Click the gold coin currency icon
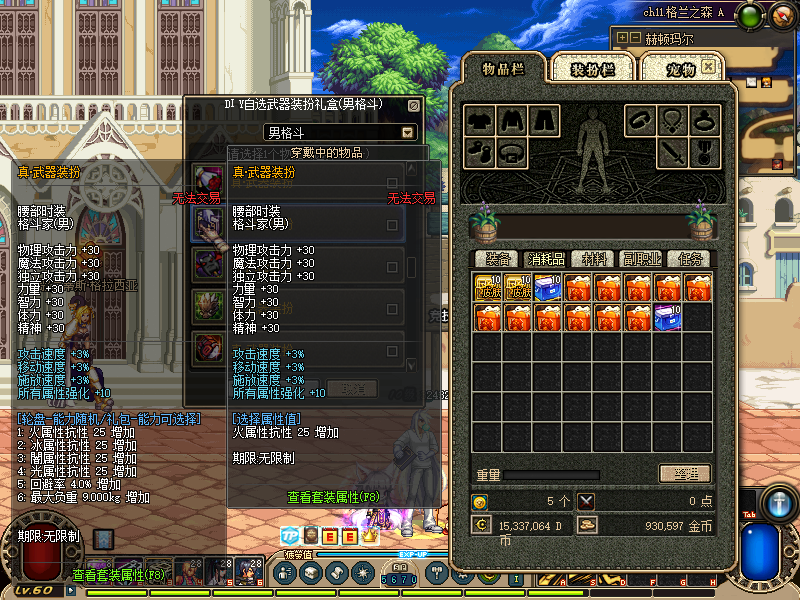Viewport: 800px width, 600px height. pyautogui.click(x=587, y=524)
